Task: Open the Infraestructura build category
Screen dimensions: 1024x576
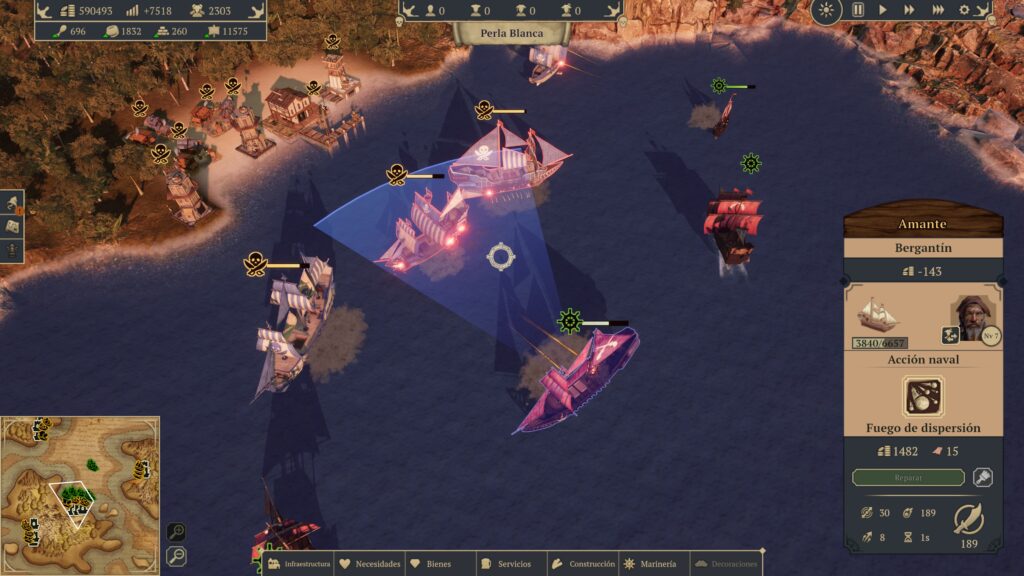Action: (x=298, y=564)
